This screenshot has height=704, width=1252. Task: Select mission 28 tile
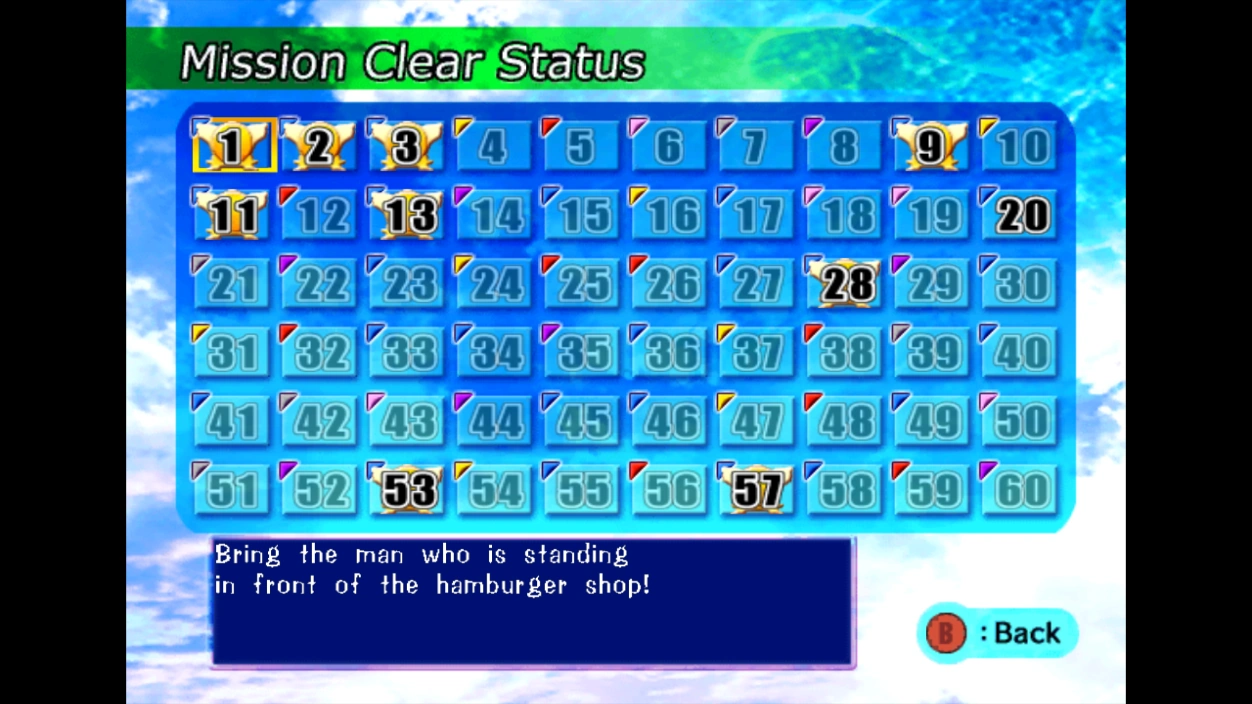845,284
